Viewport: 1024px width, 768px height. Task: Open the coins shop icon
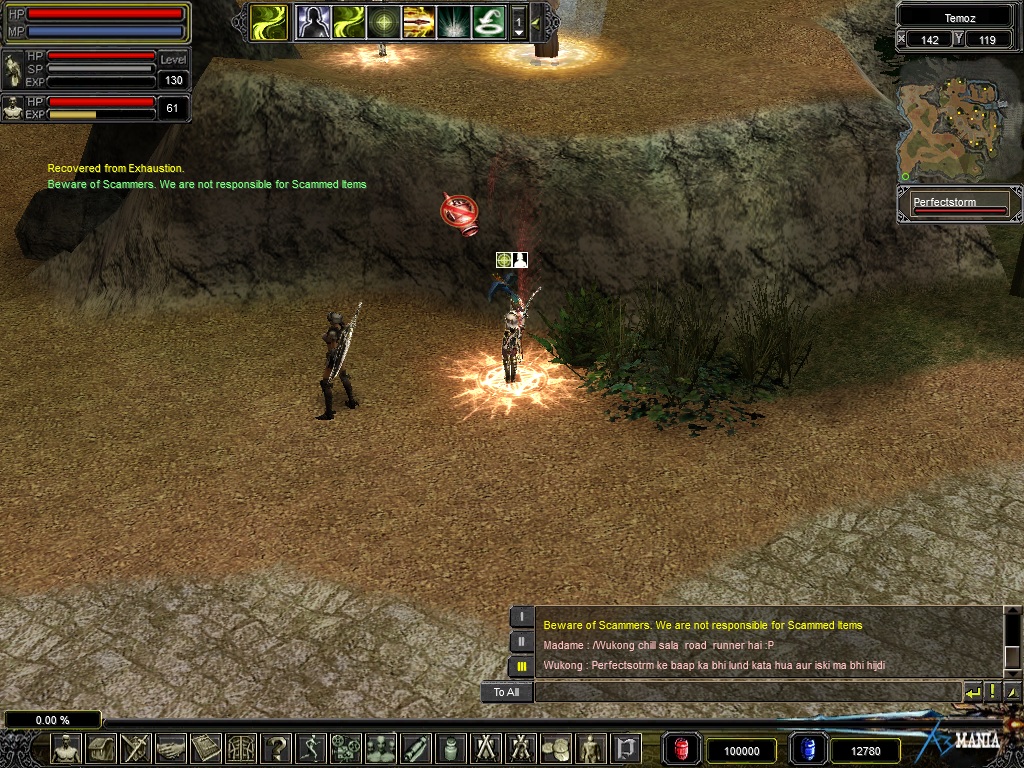pyautogui.click(x=556, y=748)
